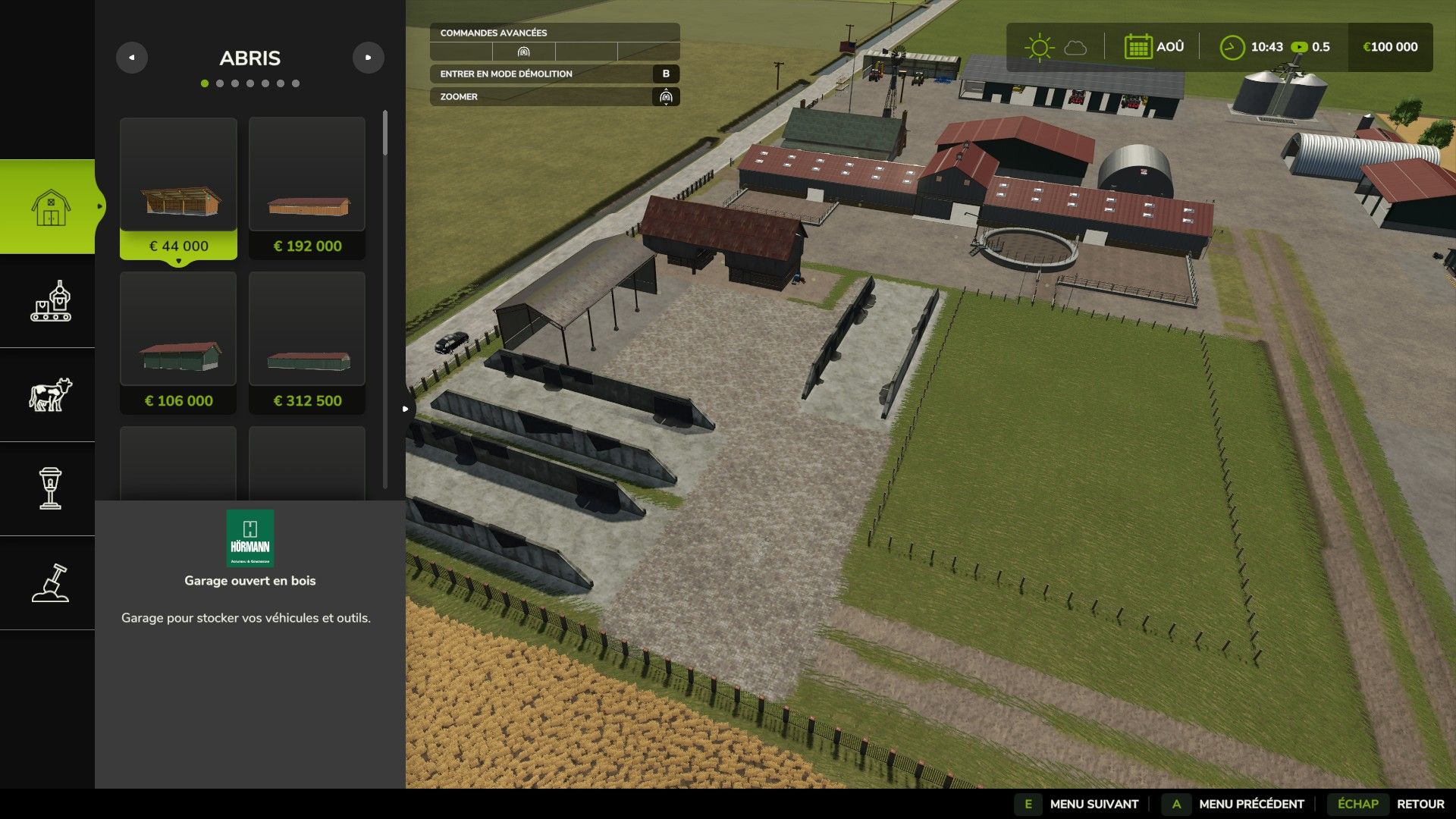
Task: Choose the €192 000 wooden shed
Action: pos(307,188)
